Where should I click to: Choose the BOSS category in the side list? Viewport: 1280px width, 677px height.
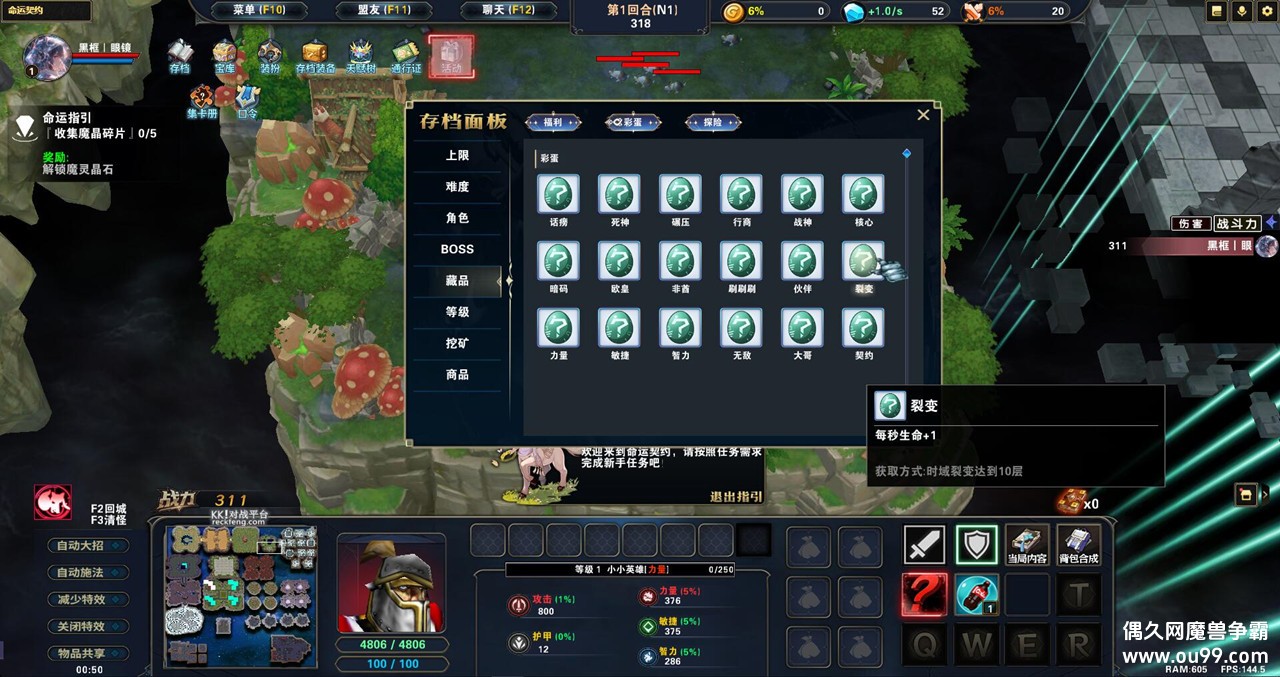(x=457, y=249)
